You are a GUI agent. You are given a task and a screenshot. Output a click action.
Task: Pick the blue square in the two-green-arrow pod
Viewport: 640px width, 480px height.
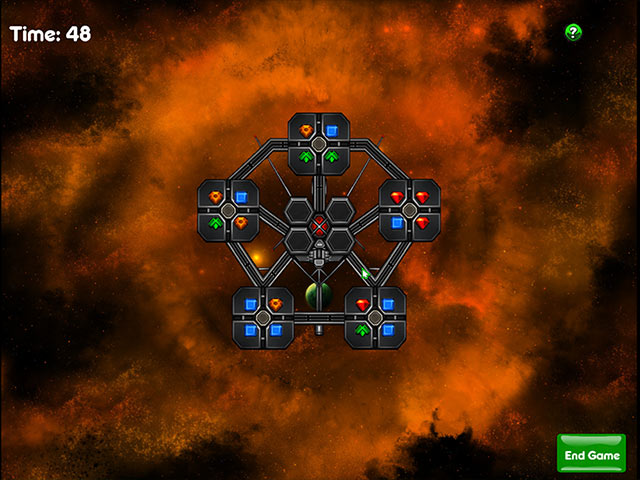331,131
